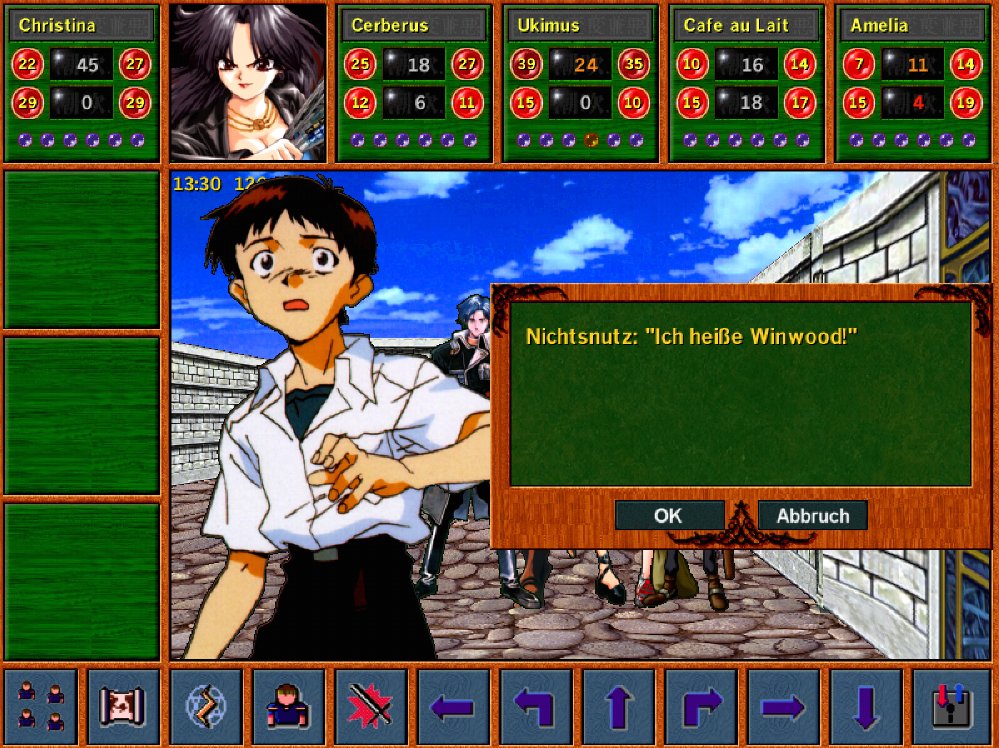The image size is (999, 748).
Task: Turn left with the bent left arrow
Action: click(536, 706)
